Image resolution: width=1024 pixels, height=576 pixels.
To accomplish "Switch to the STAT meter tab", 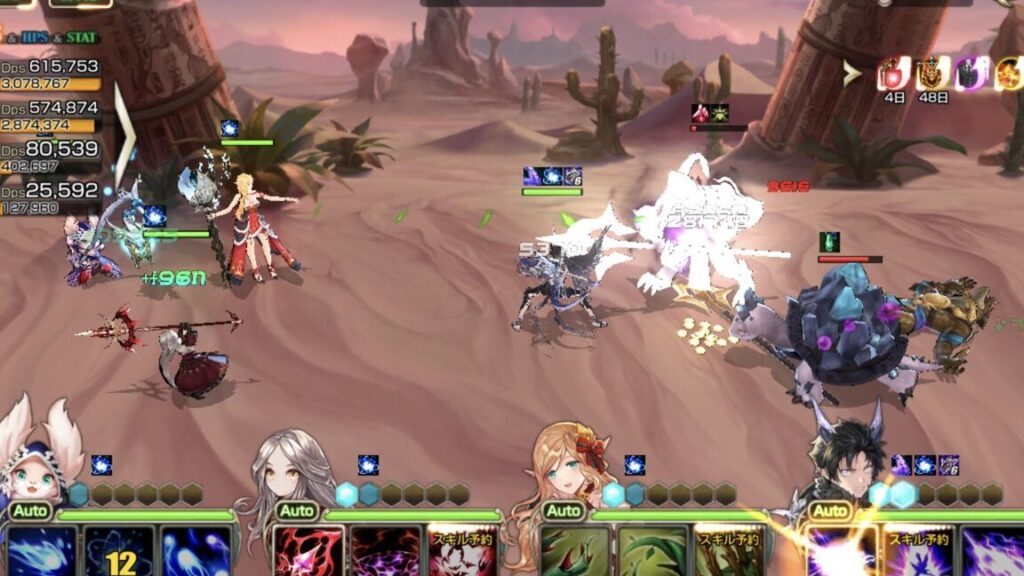I will tap(84, 38).
